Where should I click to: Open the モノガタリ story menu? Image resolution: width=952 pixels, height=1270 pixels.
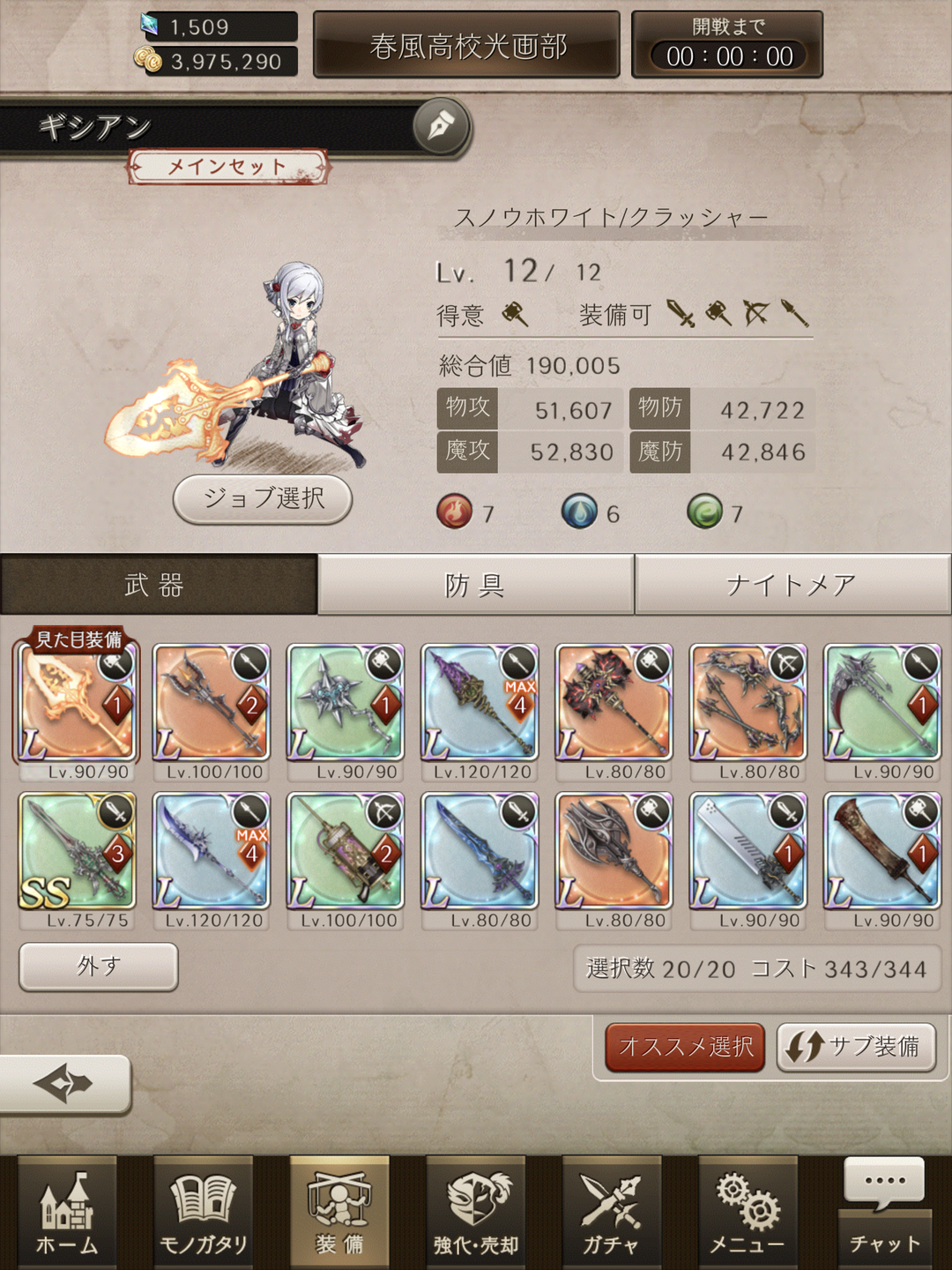coord(203,1213)
